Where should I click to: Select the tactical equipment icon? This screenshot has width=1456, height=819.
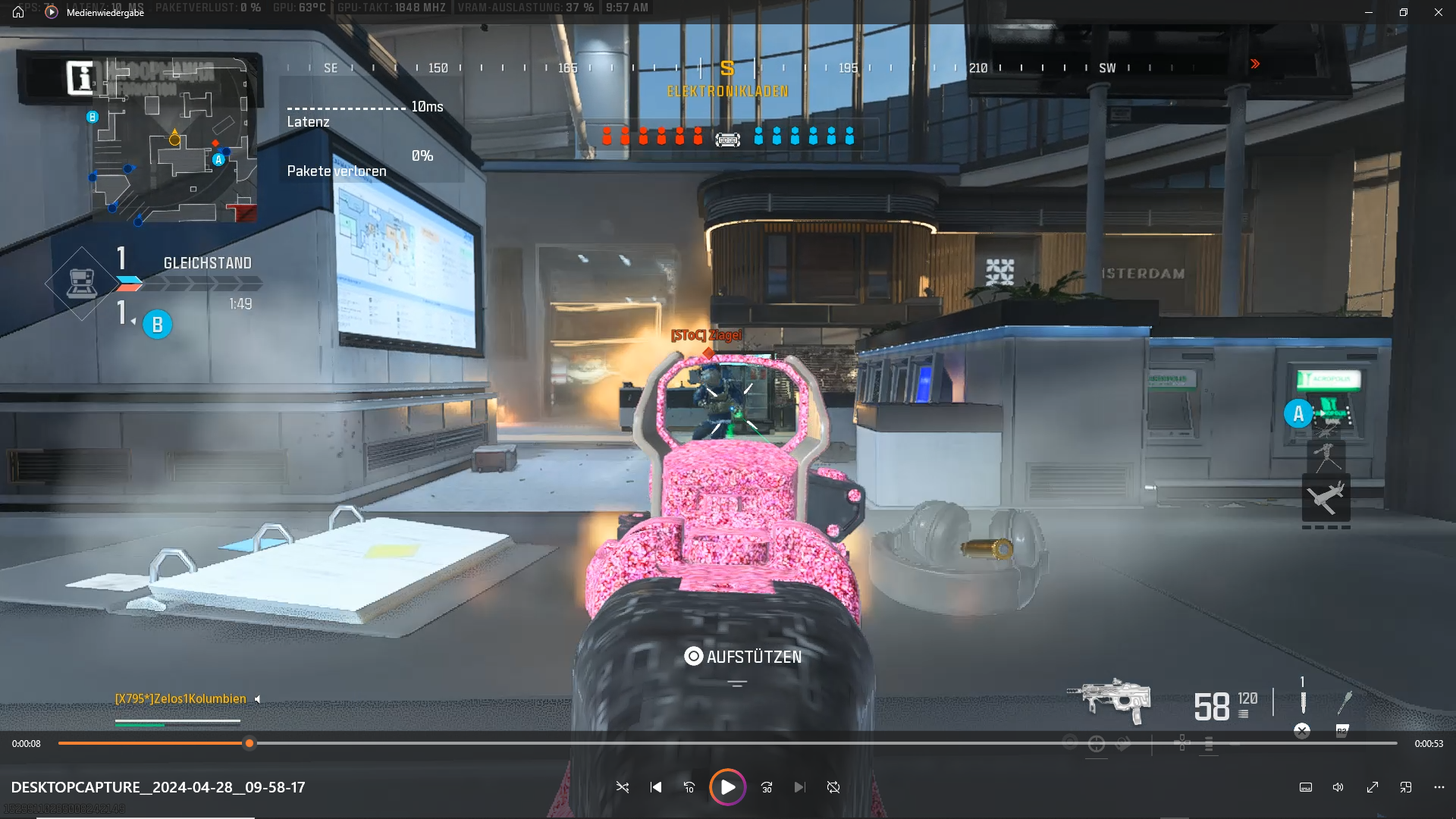click(x=1303, y=701)
